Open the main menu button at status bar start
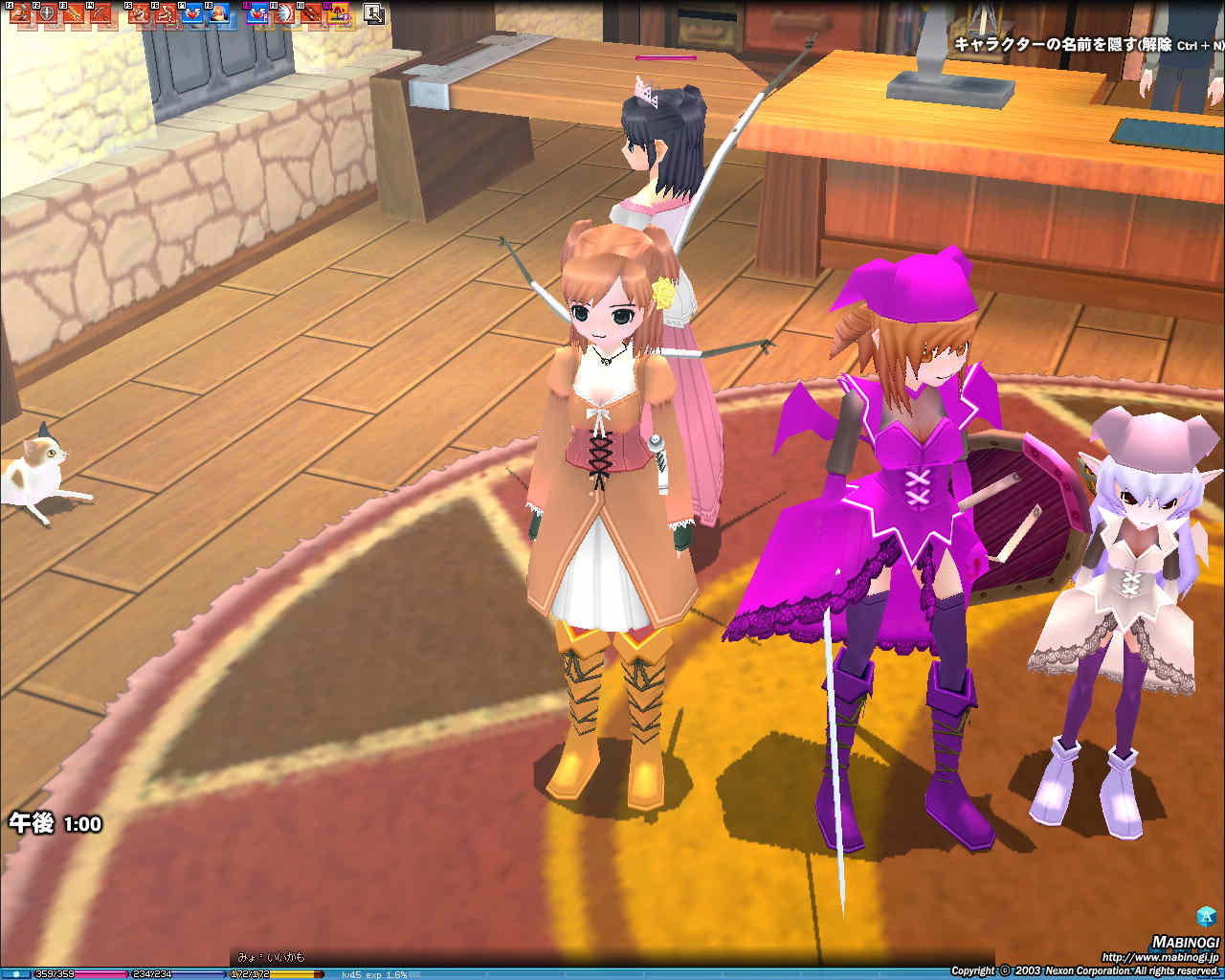Screen dimensions: 1225x980 [x=15, y=974]
